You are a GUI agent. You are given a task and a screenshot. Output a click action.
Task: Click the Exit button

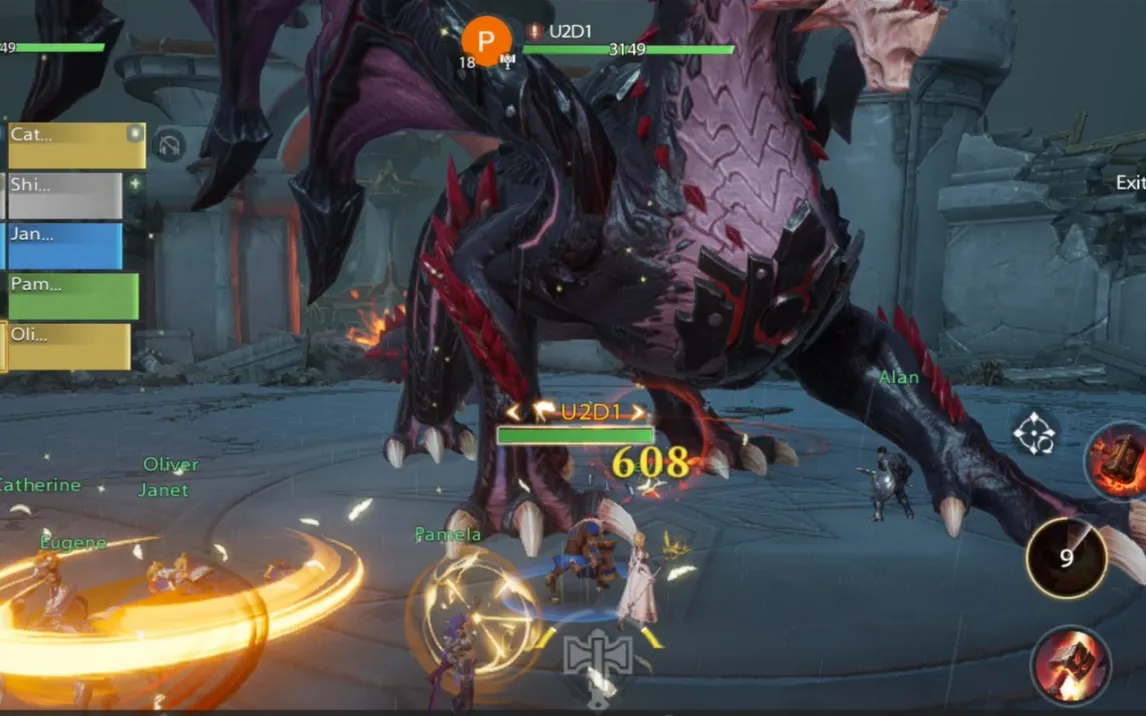1130,183
